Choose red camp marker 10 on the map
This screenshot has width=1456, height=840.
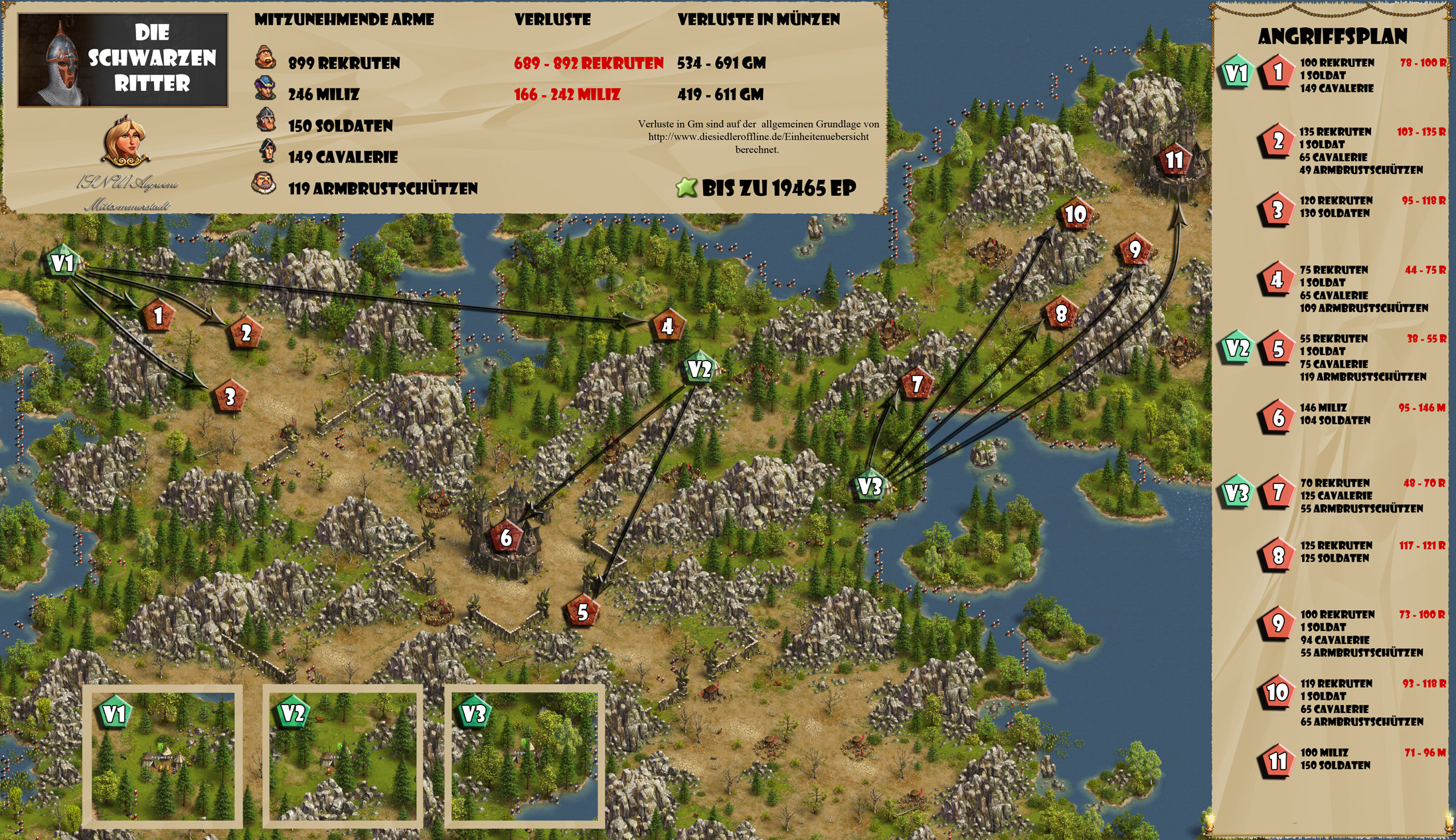[x=1075, y=214]
